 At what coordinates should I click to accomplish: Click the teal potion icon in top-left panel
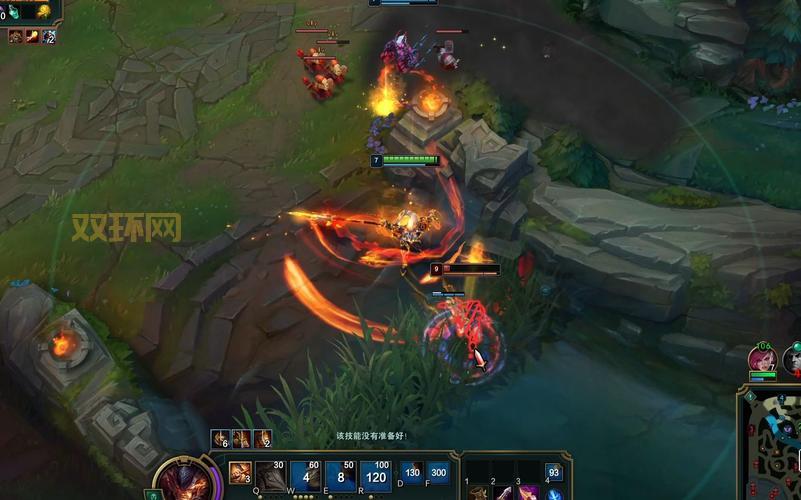click(x=16, y=11)
